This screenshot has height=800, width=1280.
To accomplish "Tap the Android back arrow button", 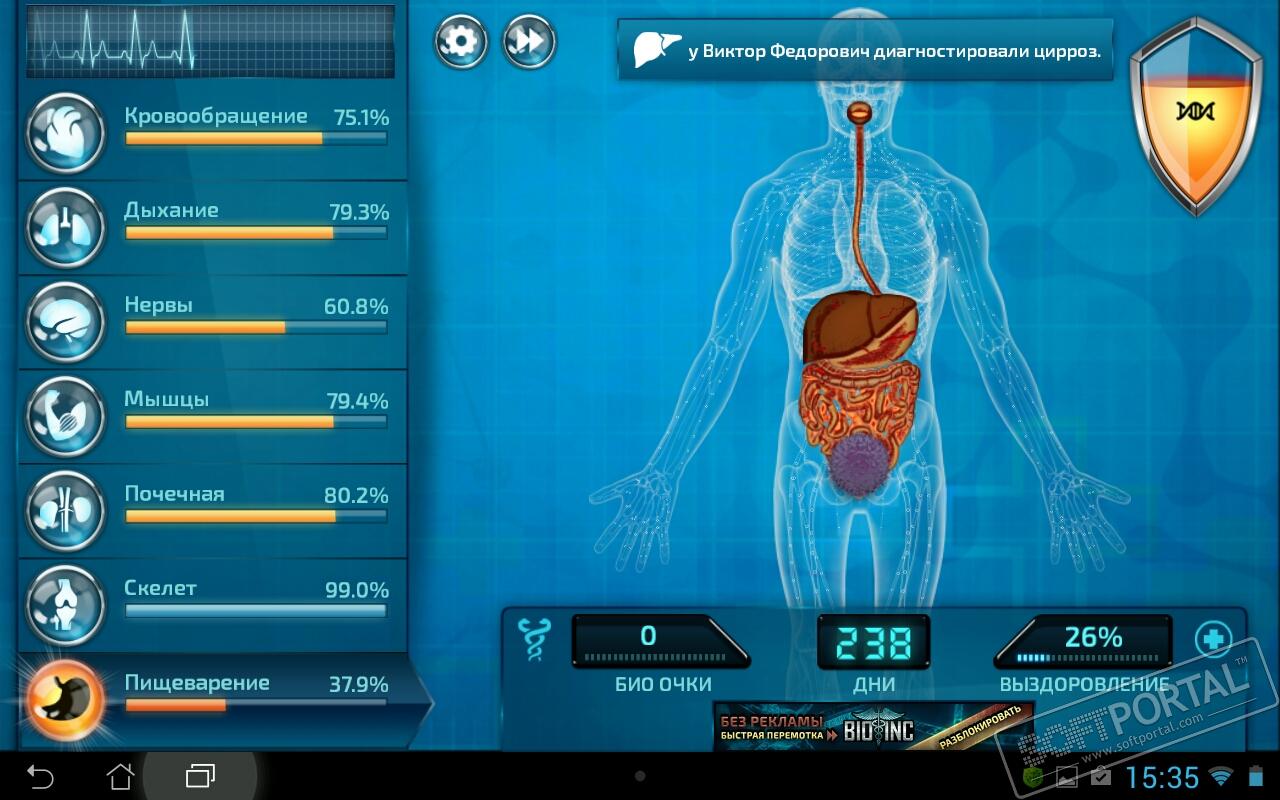I will click(40, 775).
